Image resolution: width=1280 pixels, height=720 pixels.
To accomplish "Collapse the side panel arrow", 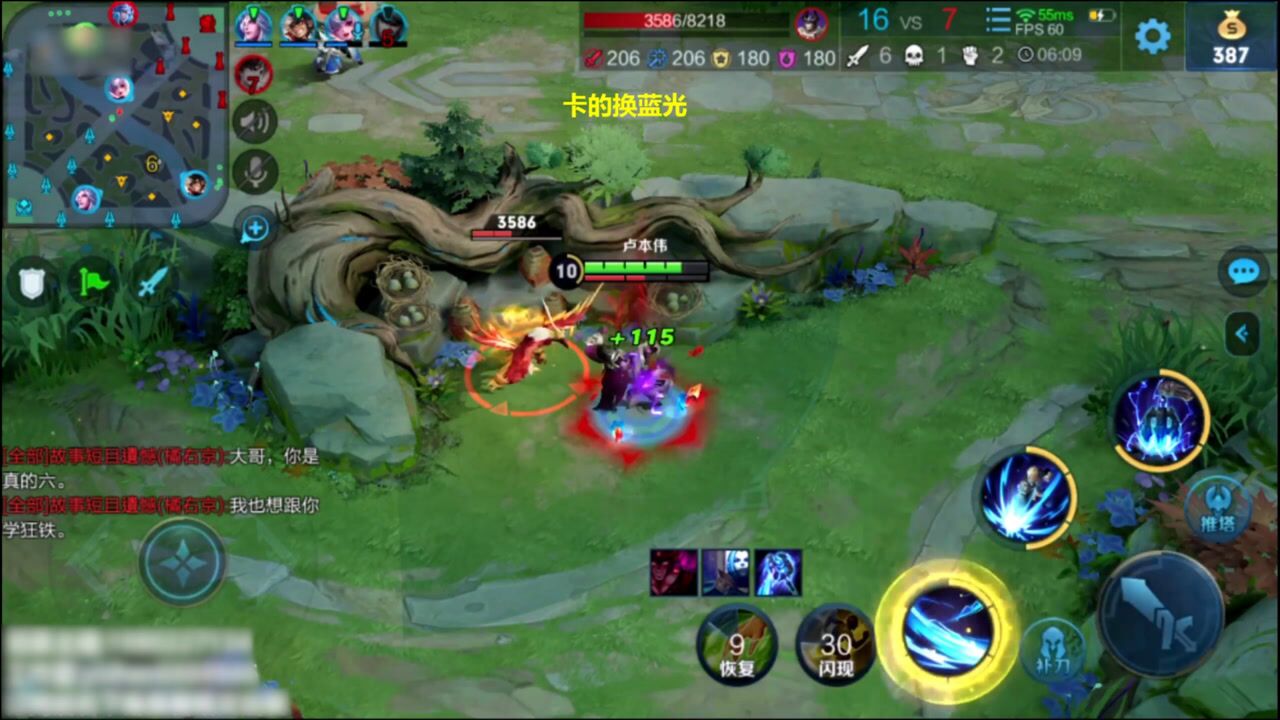I will pos(1242,334).
